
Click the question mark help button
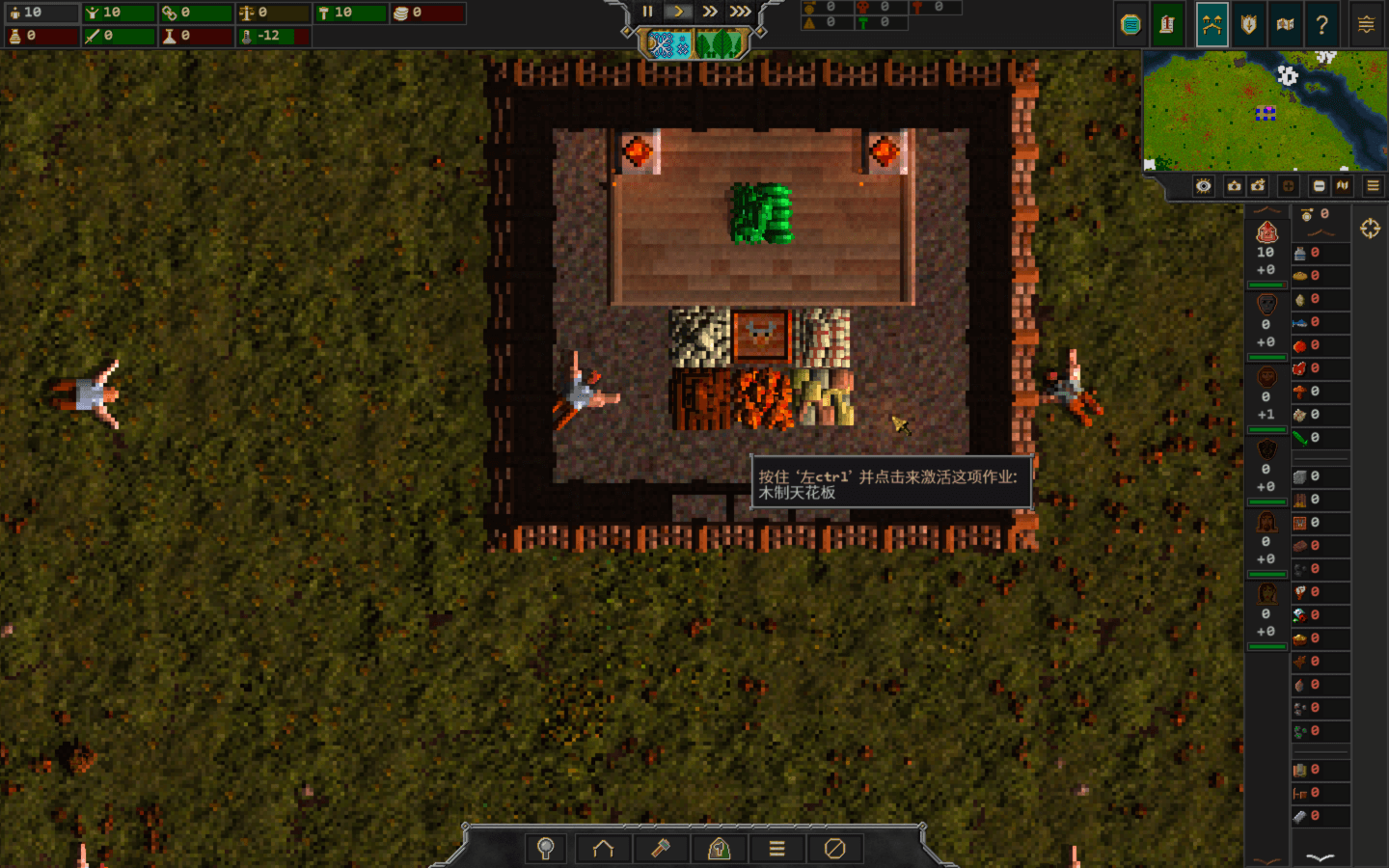coord(1322,25)
